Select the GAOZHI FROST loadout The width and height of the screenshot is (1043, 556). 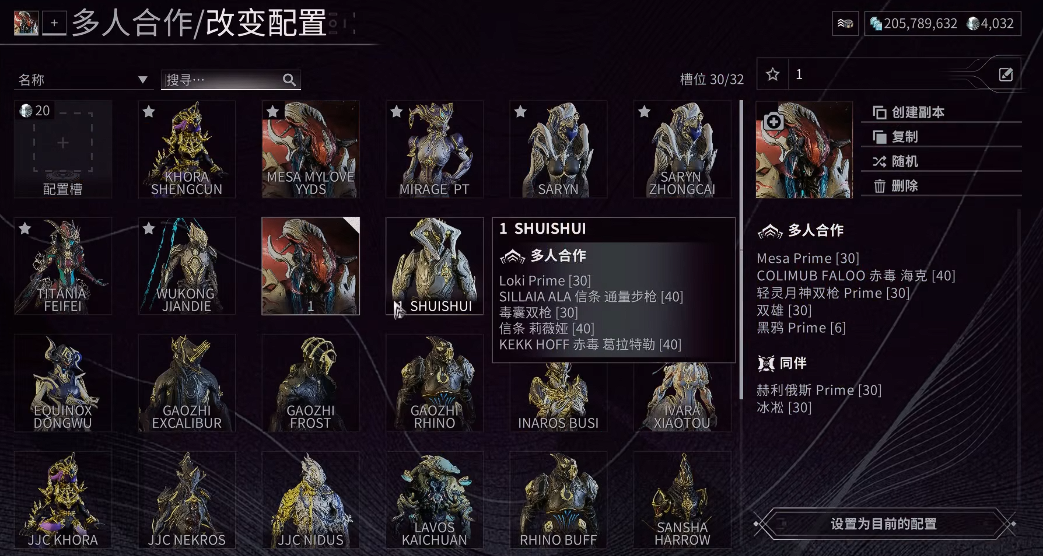coord(310,383)
